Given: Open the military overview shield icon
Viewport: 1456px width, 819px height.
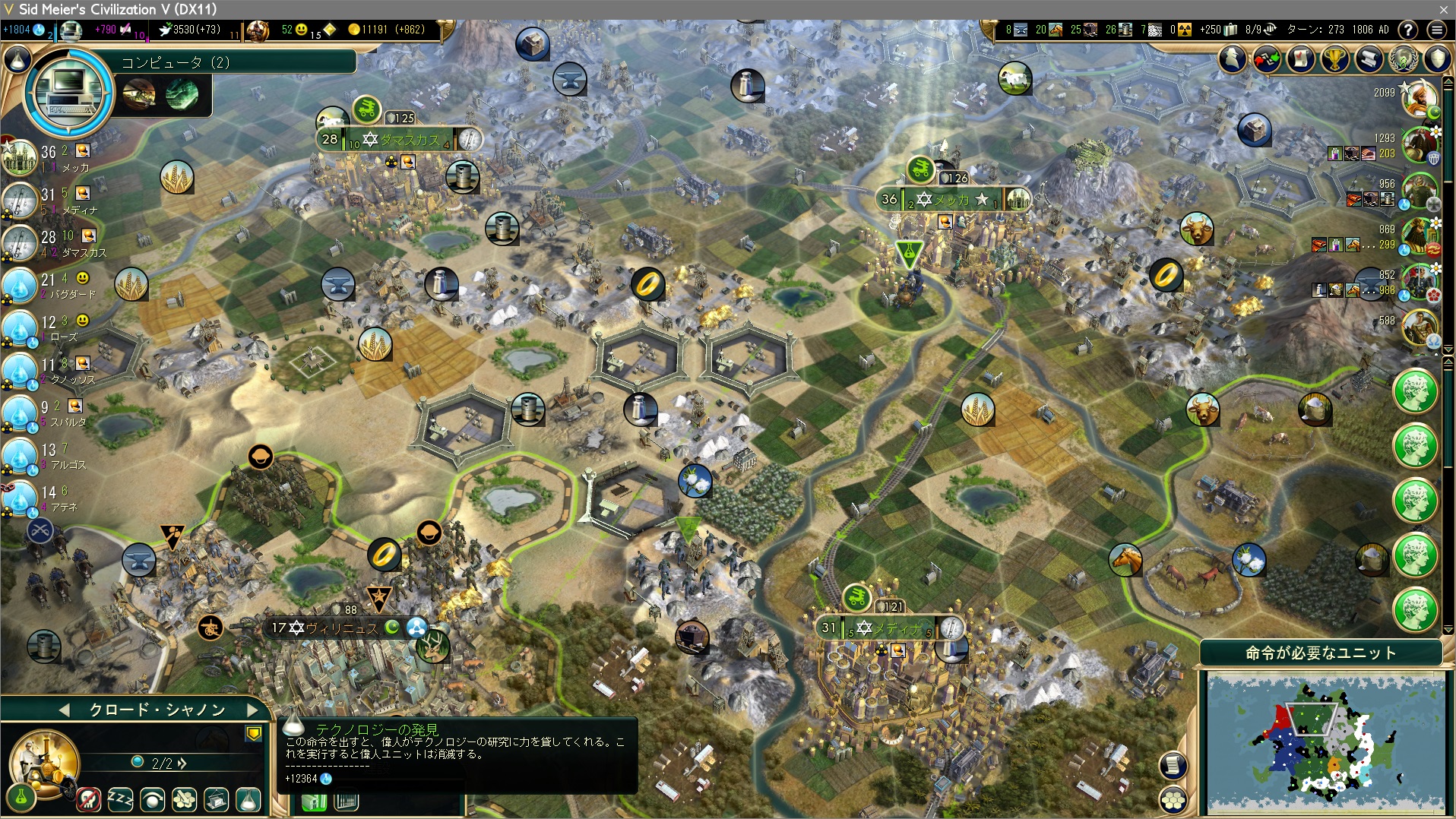Looking at the screenshot, I should click(x=1437, y=59).
